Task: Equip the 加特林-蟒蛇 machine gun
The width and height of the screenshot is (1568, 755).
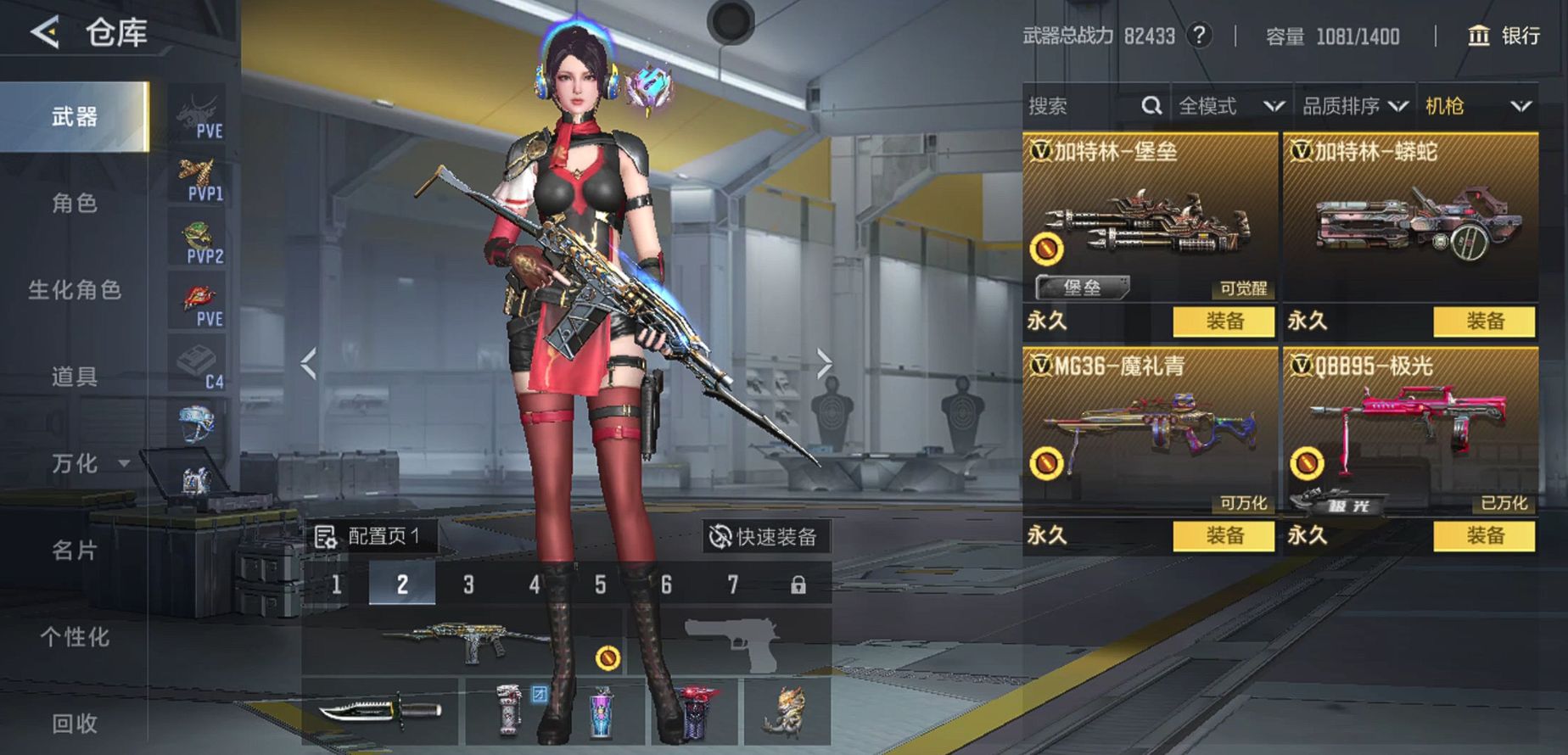Action: [1484, 322]
